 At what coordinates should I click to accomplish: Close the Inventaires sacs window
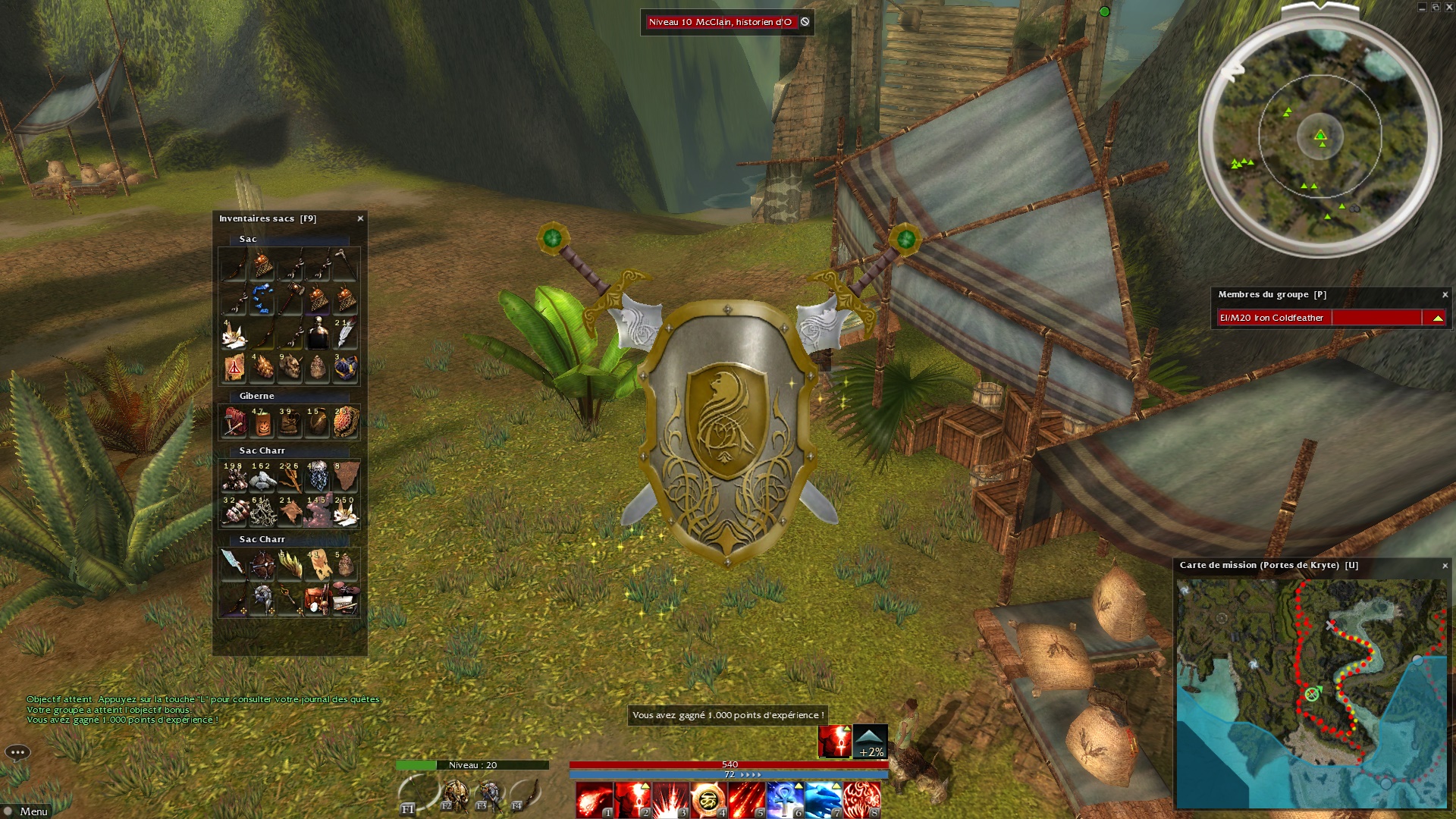360,218
